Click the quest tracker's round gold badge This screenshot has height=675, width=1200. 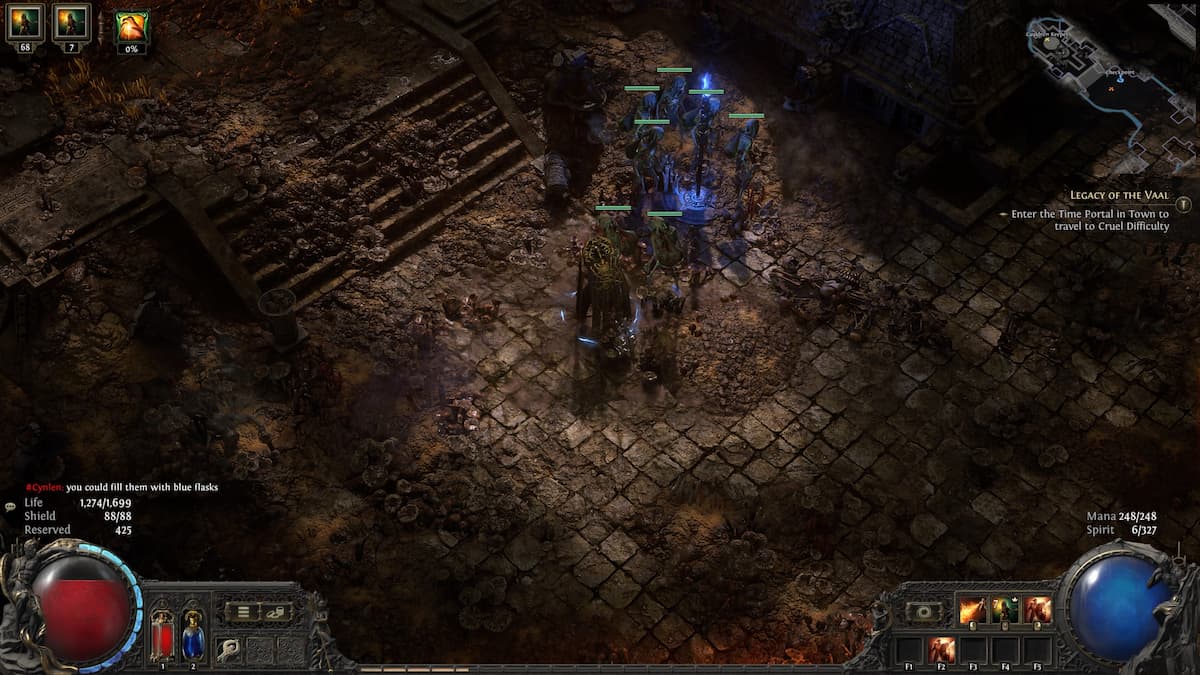[1184, 204]
